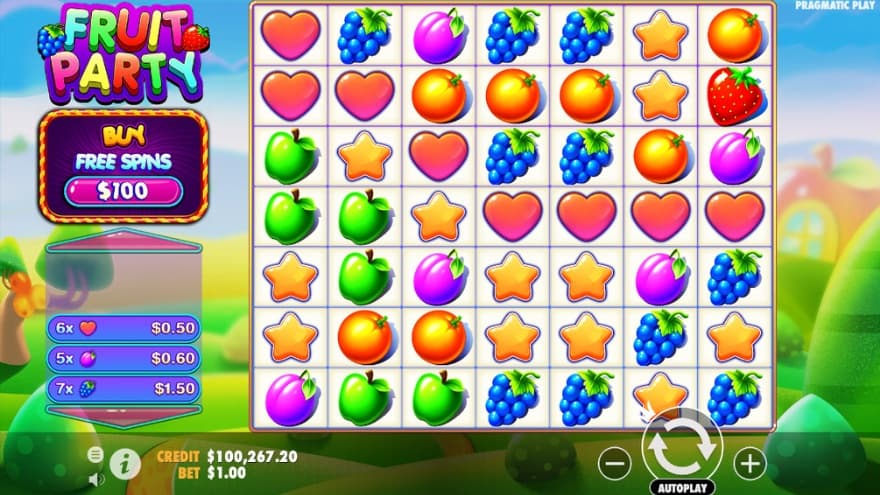Open the hamburger menu icon
This screenshot has width=880, height=495.
coord(96,455)
